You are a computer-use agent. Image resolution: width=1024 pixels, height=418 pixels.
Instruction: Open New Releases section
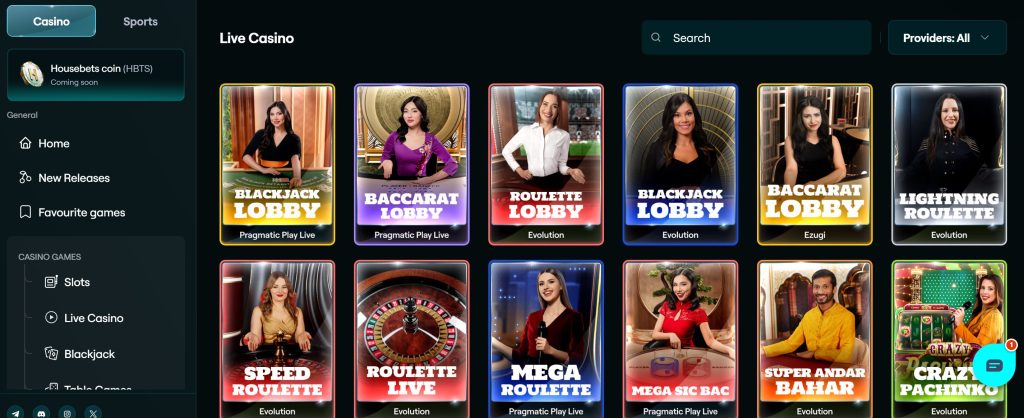coord(73,178)
